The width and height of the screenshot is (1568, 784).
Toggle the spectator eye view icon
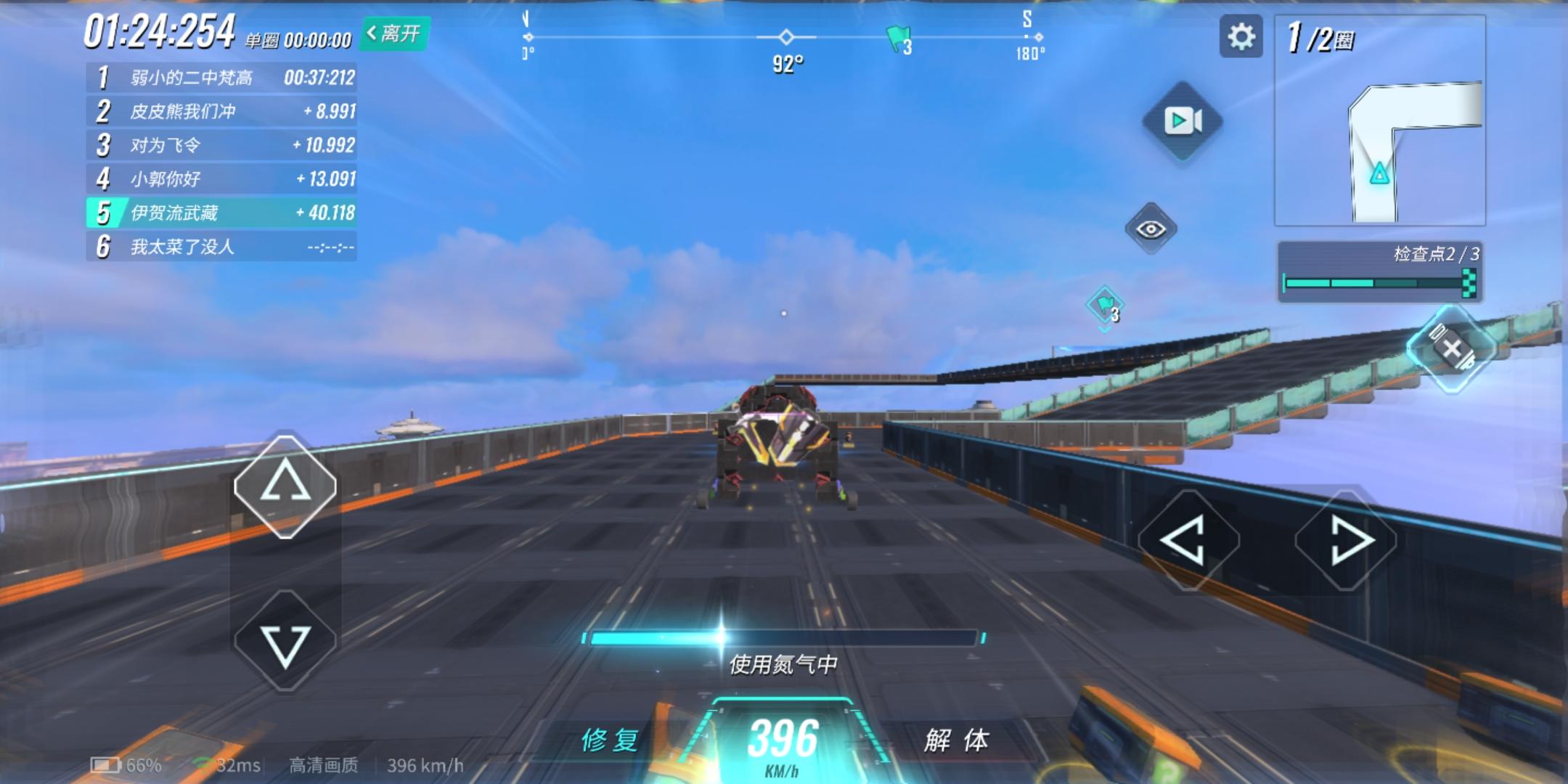coord(1151,229)
